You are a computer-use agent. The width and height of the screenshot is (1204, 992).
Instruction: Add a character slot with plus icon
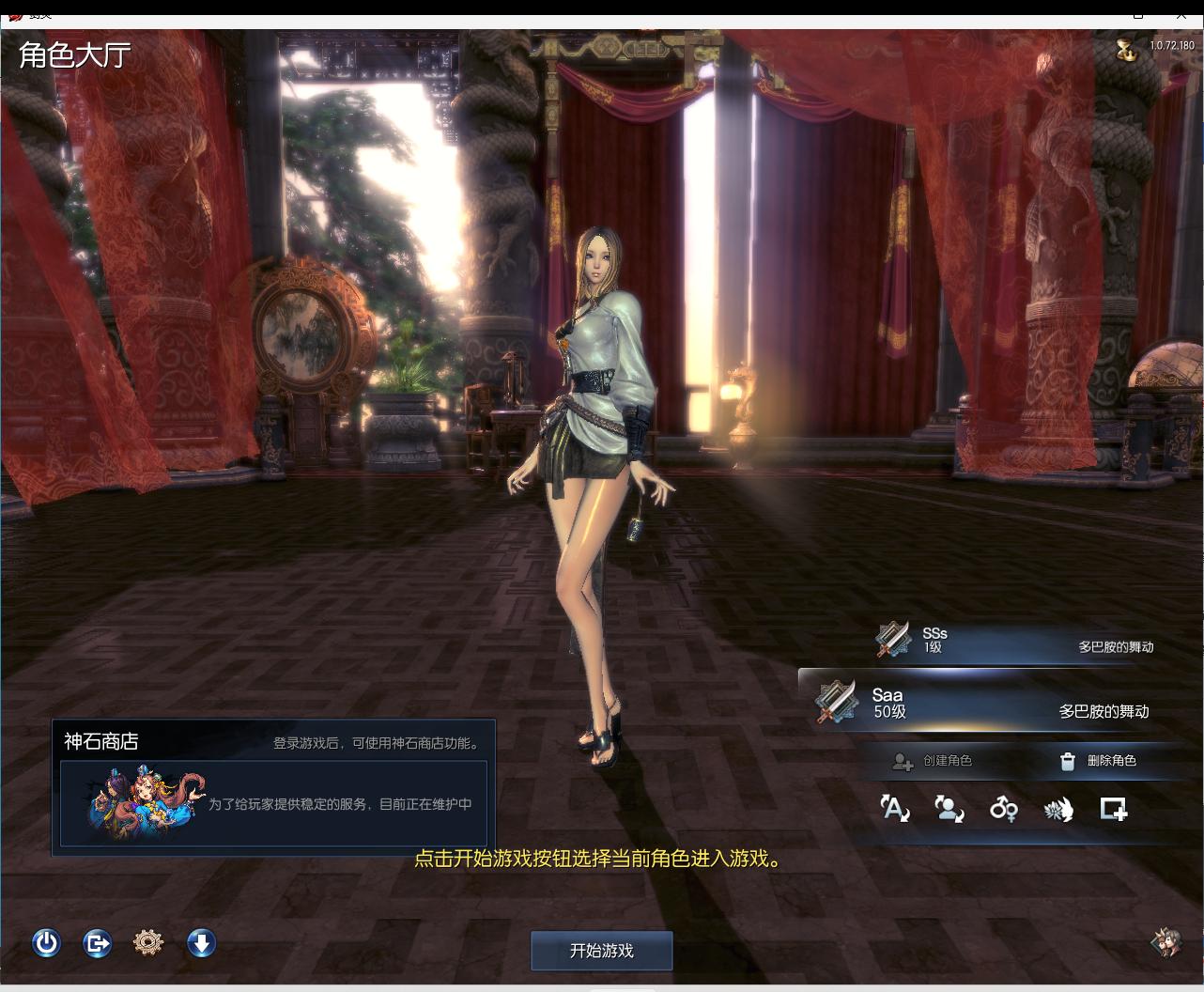coord(1114,809)
